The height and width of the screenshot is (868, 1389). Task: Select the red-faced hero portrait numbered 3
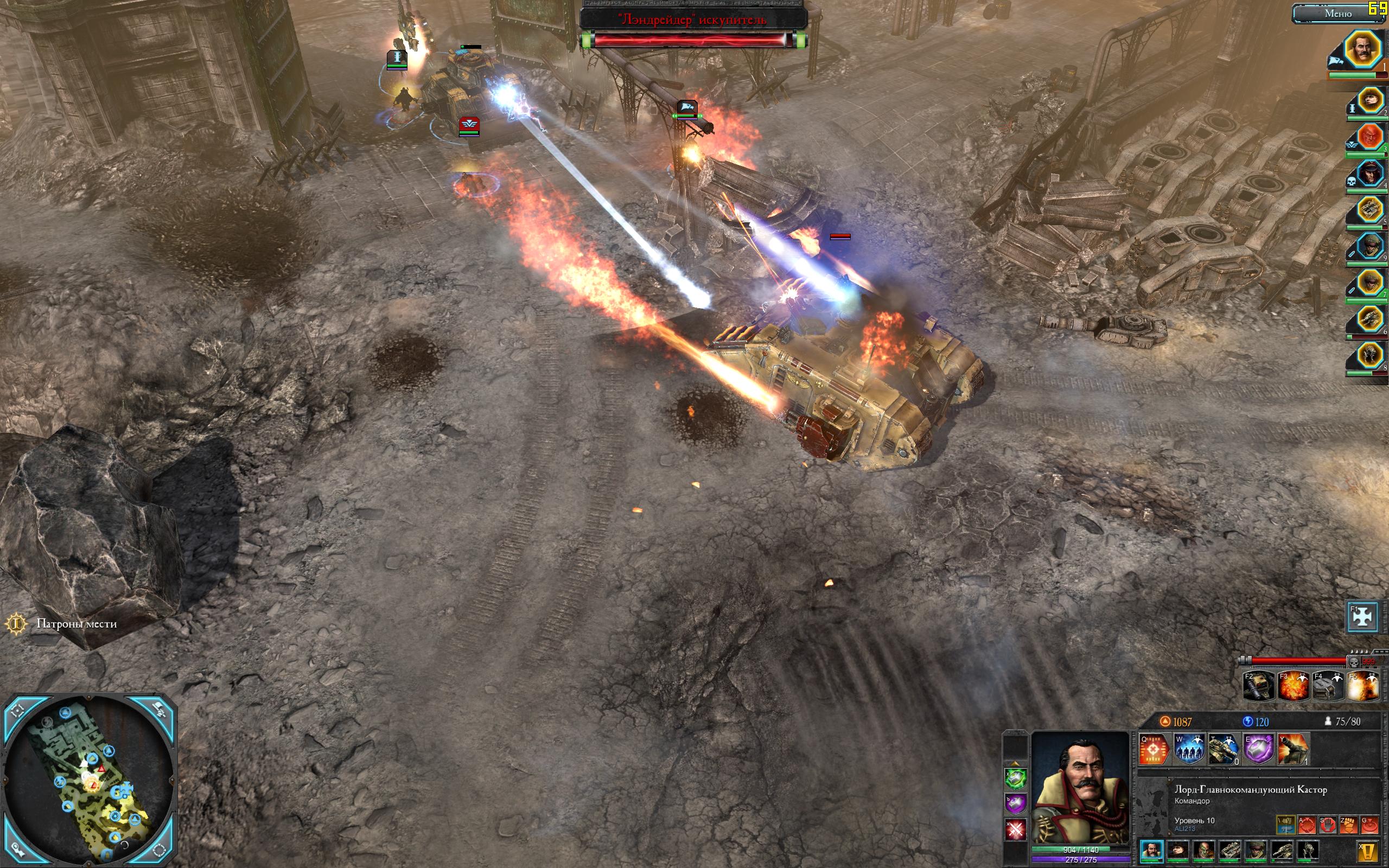click(x=1369, y=137)
